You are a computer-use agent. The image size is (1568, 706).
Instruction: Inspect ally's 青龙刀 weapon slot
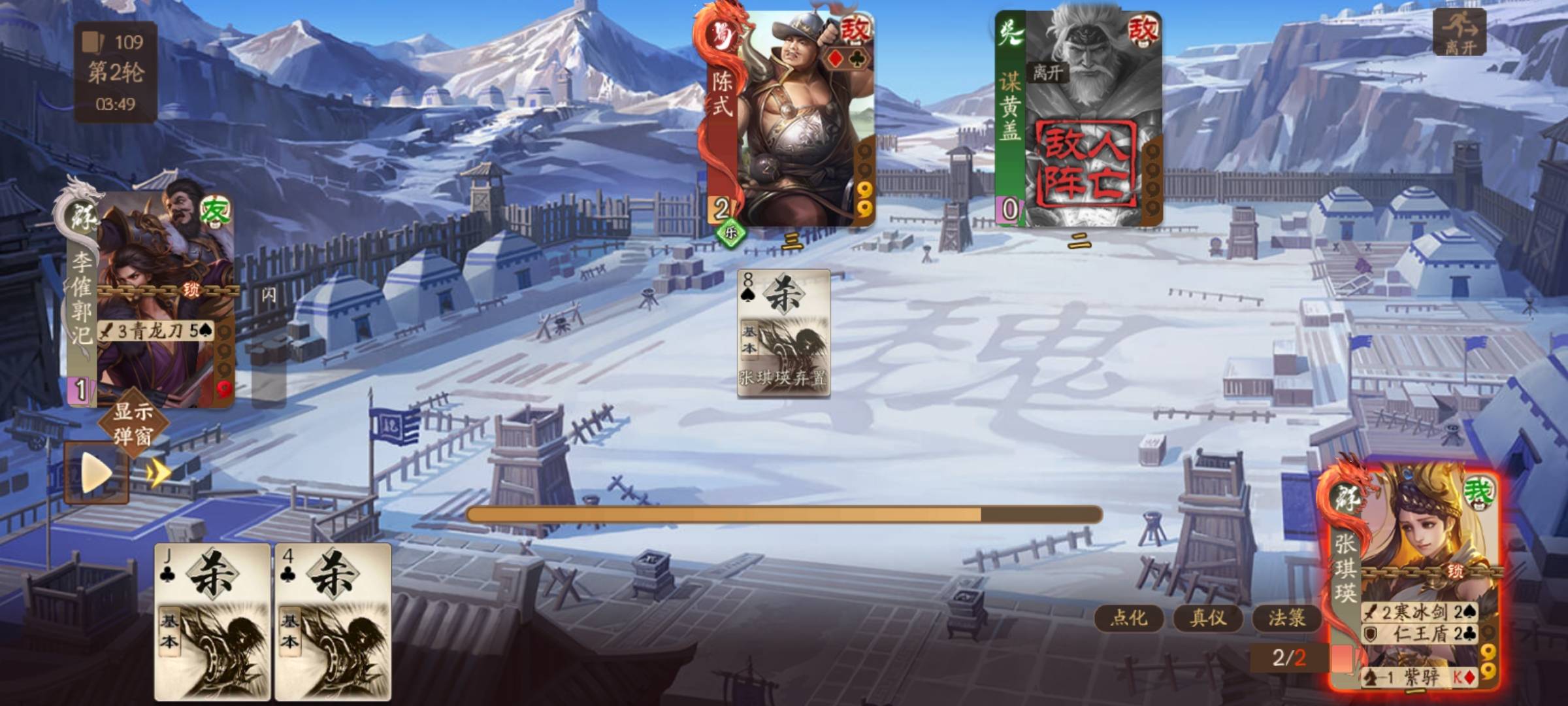point(157,331)
